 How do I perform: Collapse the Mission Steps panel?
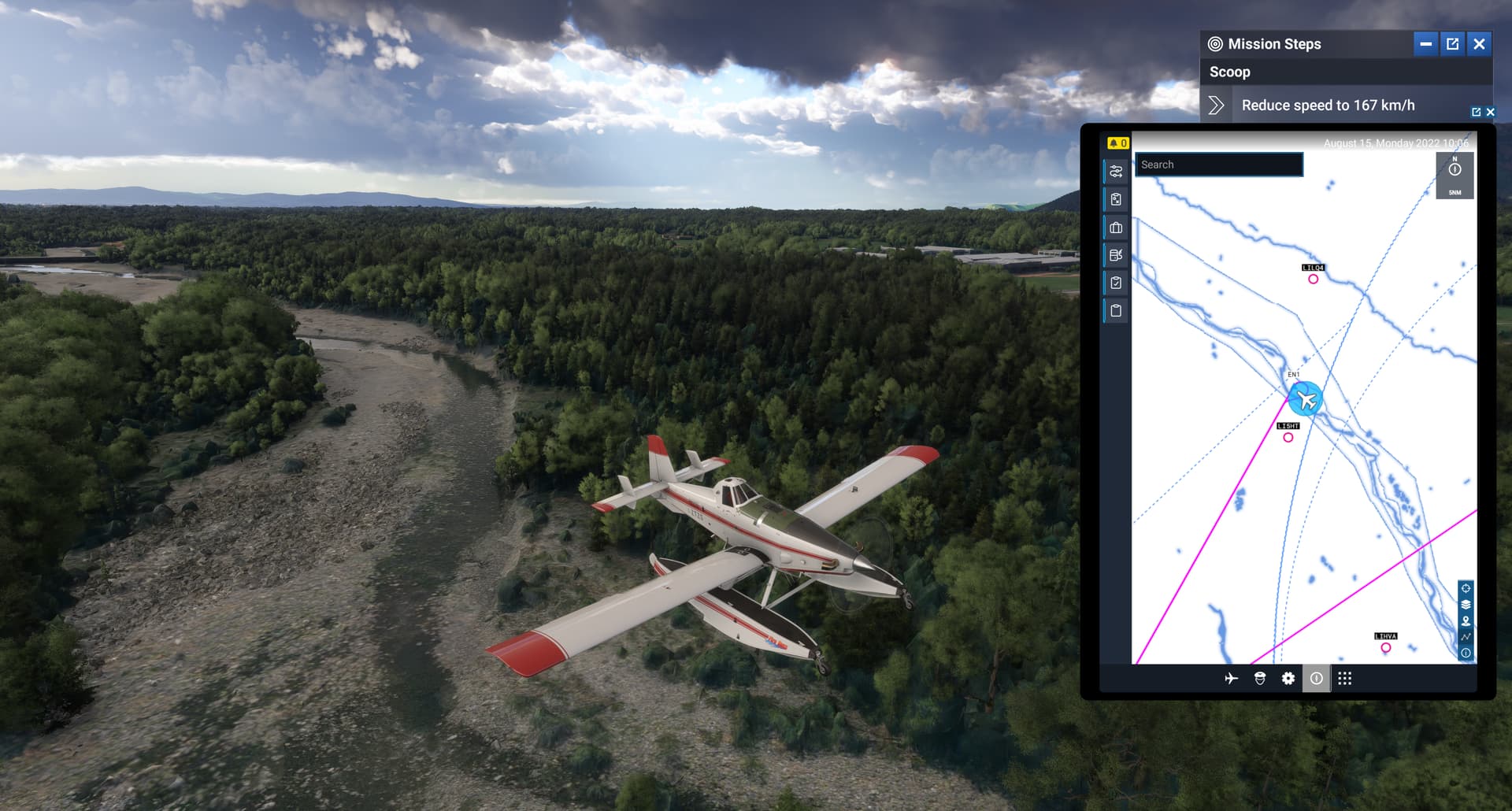tap(1425, 44)
